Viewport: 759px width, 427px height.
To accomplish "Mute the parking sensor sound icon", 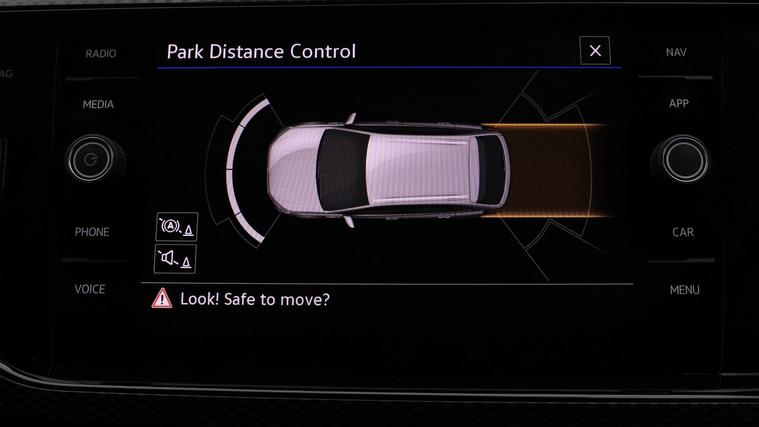I will pos(176,259).
